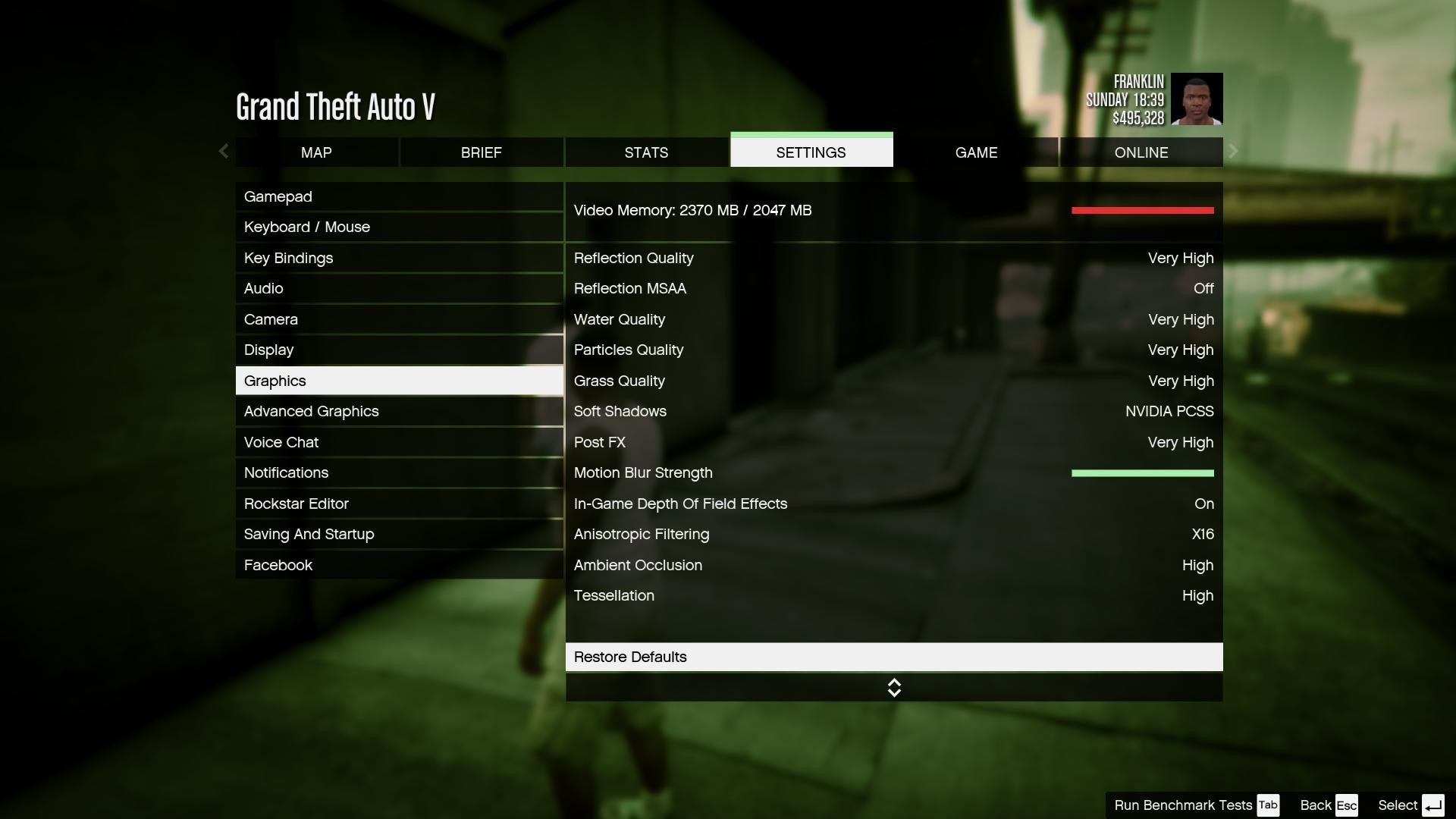Open the Key Bindings section
Screen dimensions: 1456x819
click(x=399, y=259)
